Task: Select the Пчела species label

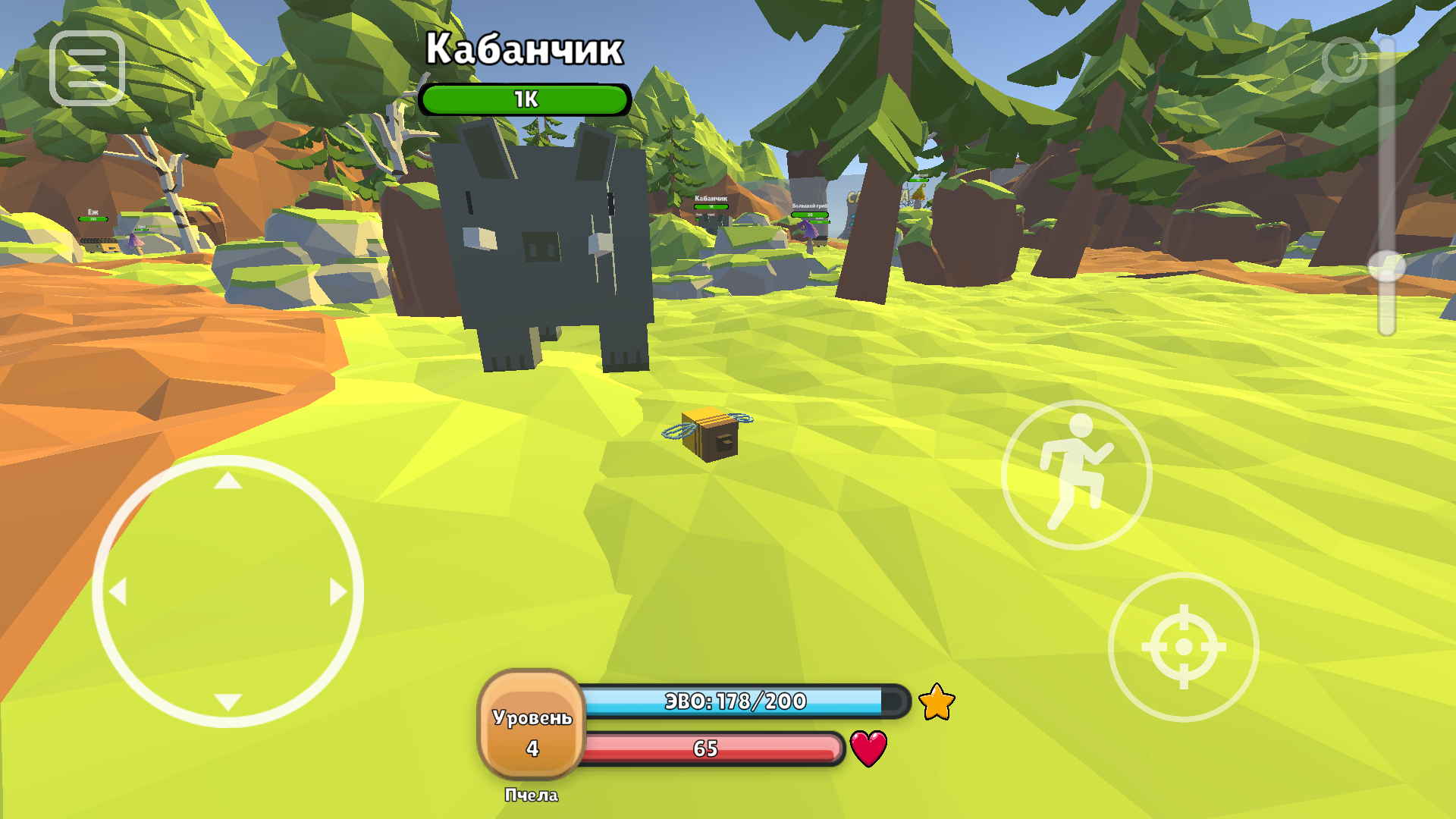Action: click(x=531, y=795)
